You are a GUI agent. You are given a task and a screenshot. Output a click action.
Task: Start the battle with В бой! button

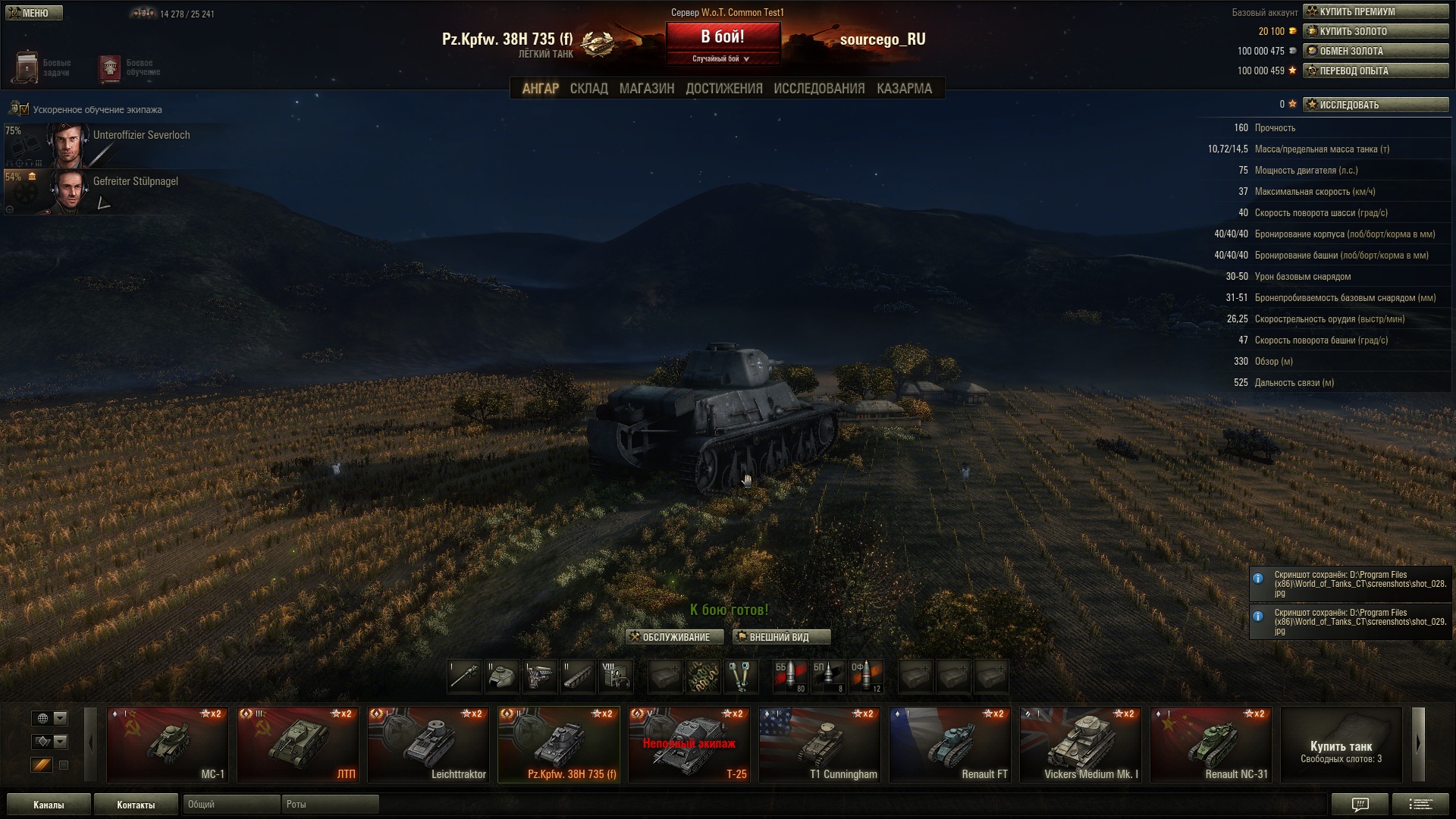(723, 37)
